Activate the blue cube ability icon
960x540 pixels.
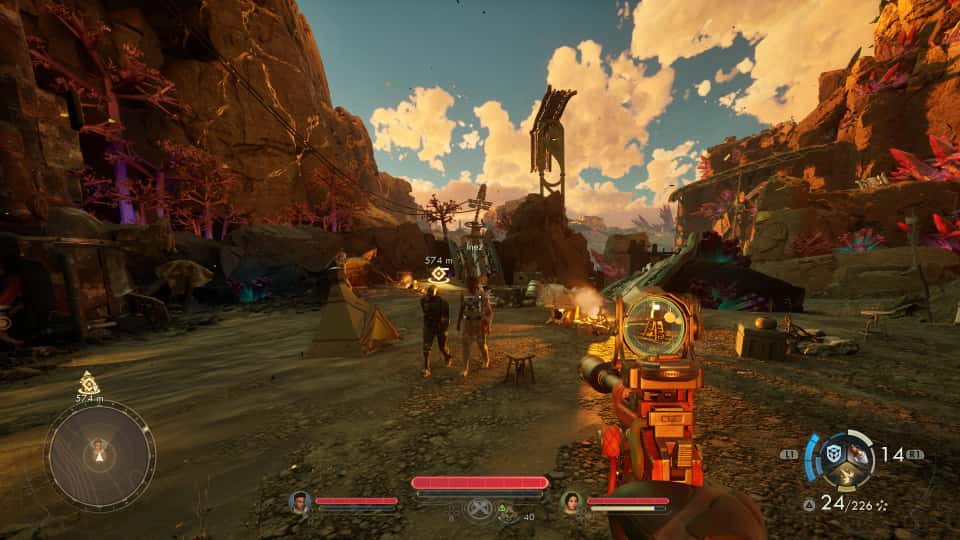[833, 453]
